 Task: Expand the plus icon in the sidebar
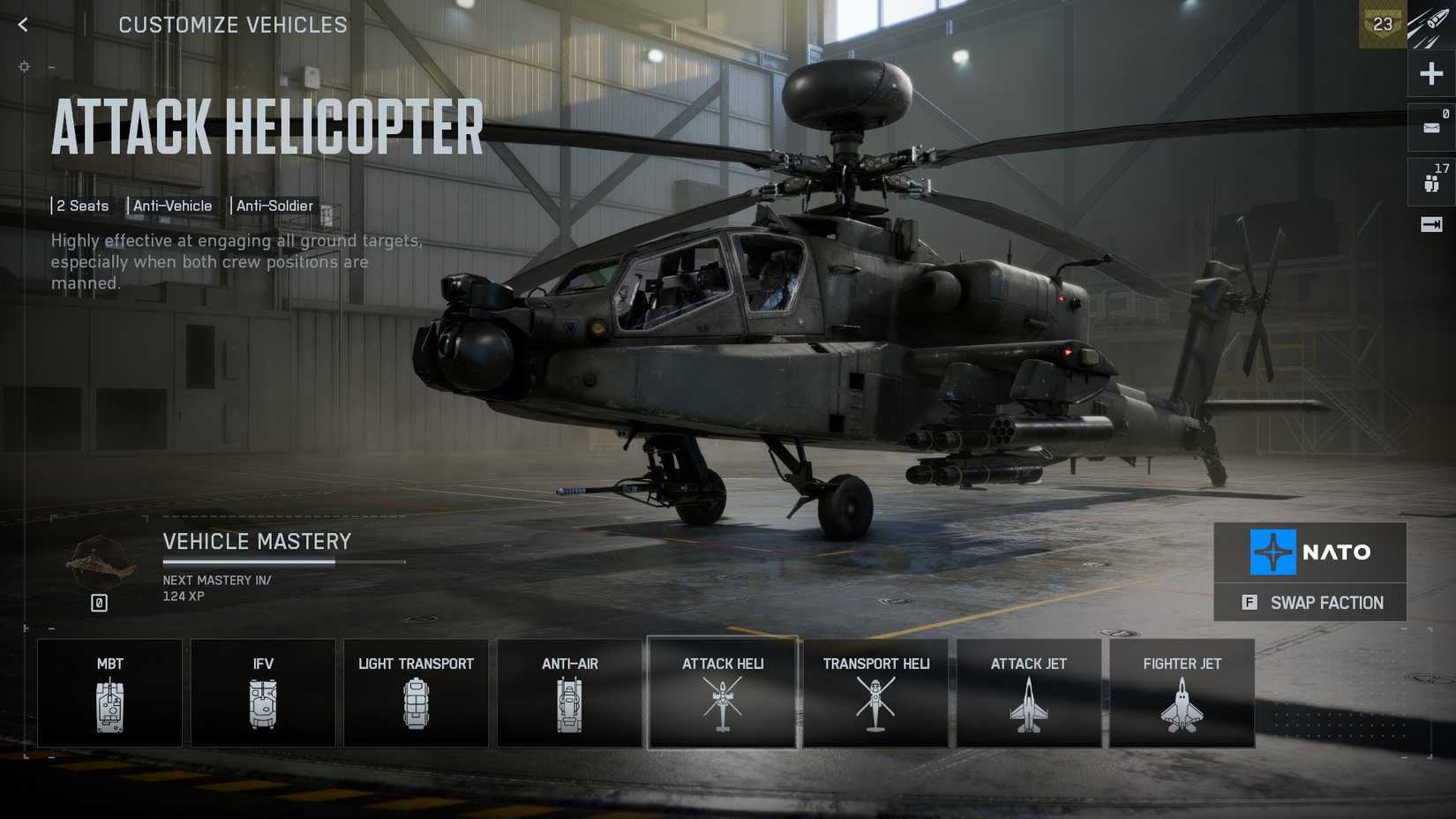point(1430,74)
